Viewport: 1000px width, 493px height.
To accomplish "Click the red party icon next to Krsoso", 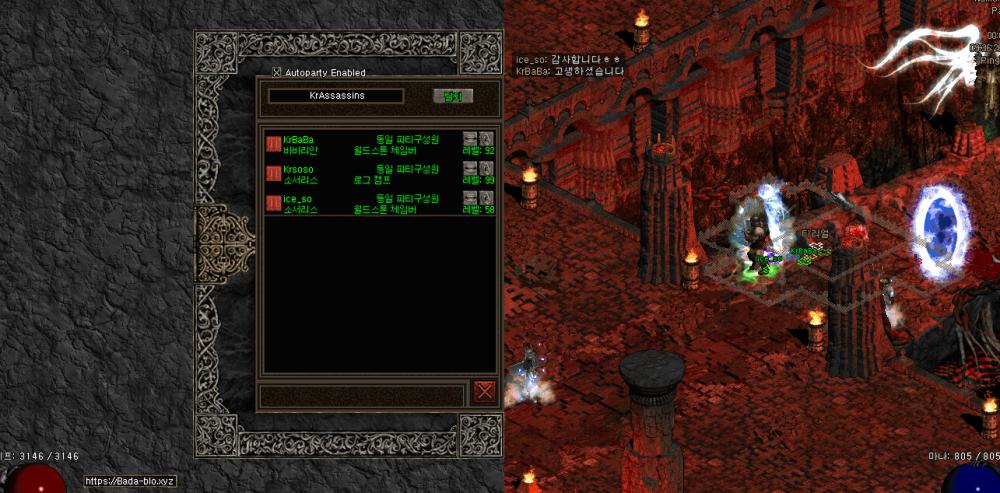I will 273,175.
